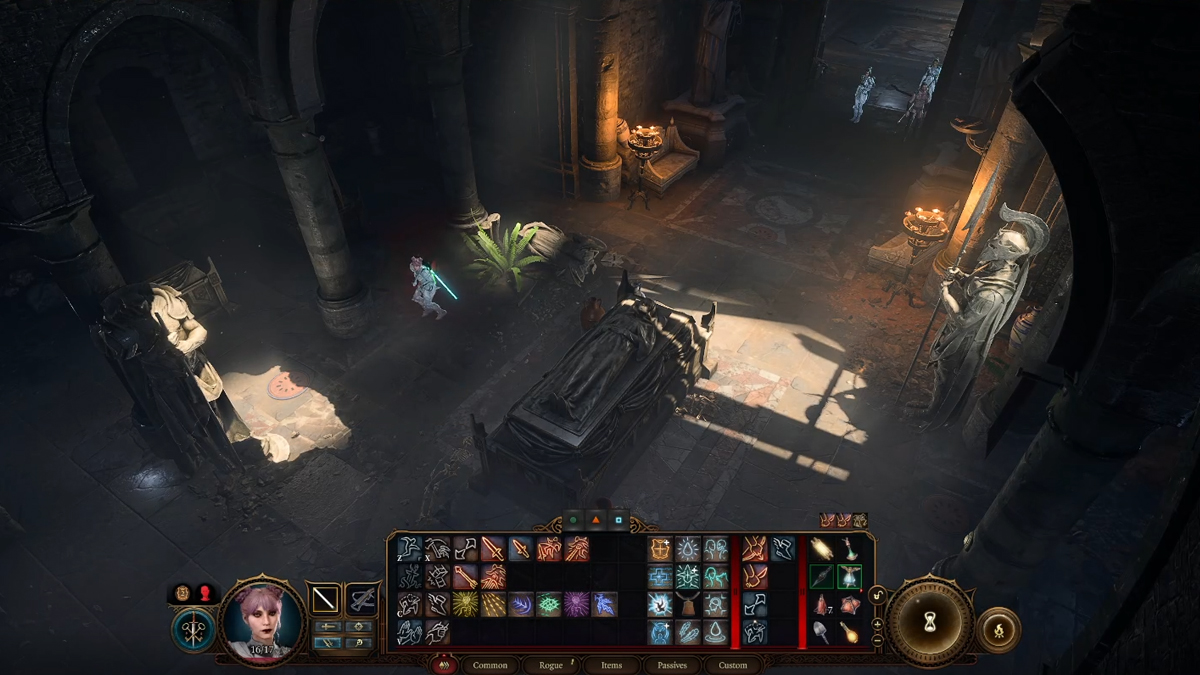Select the shovel item slot
The image size is (1200, 675).
[821, 632]
